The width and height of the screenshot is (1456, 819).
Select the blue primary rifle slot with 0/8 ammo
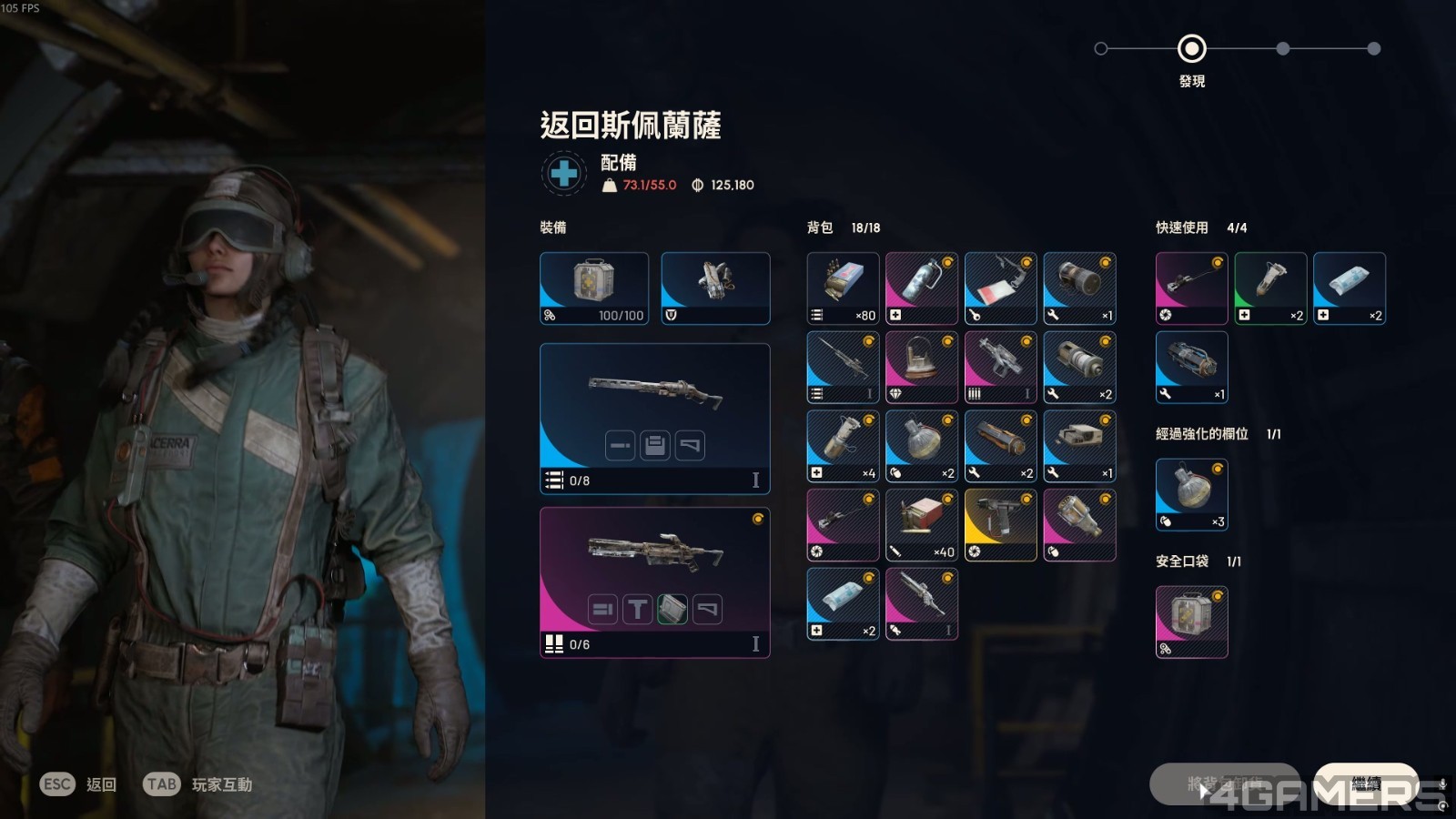click(x=655, y=419)
